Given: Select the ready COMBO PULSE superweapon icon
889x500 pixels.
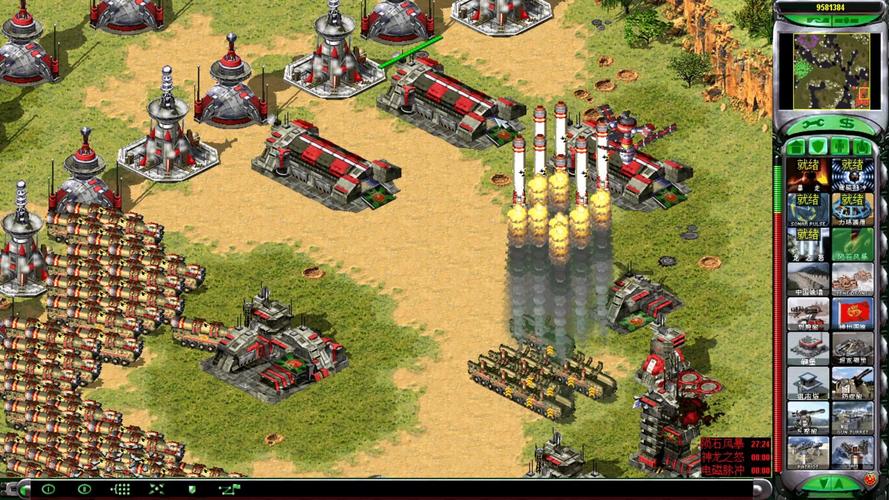Looking at the screenshot, I should click(808, 209).
